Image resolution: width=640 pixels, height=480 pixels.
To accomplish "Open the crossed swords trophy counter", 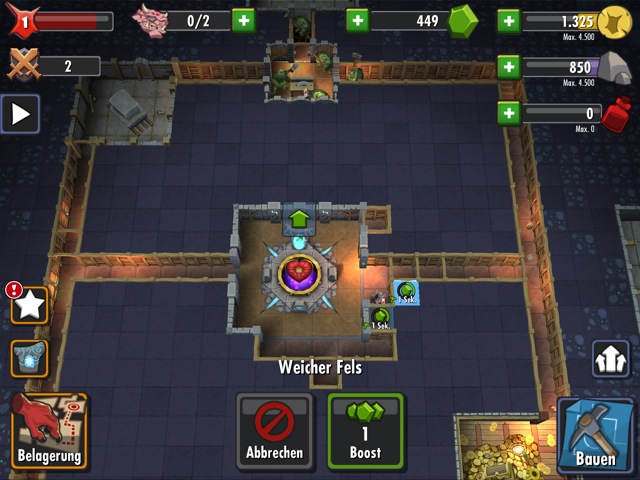I will click(x=24, y=66).
